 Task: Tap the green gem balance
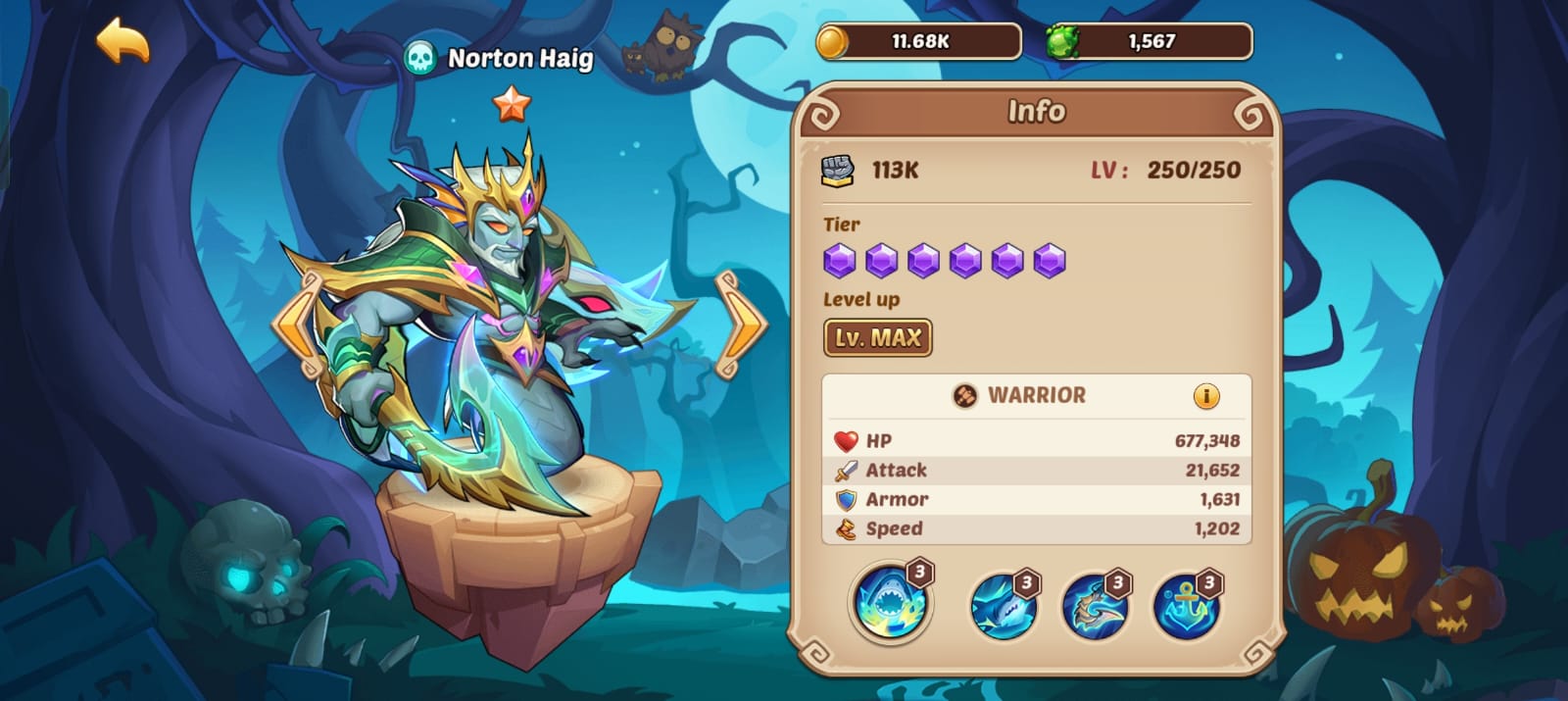[x=1150, y=42]
